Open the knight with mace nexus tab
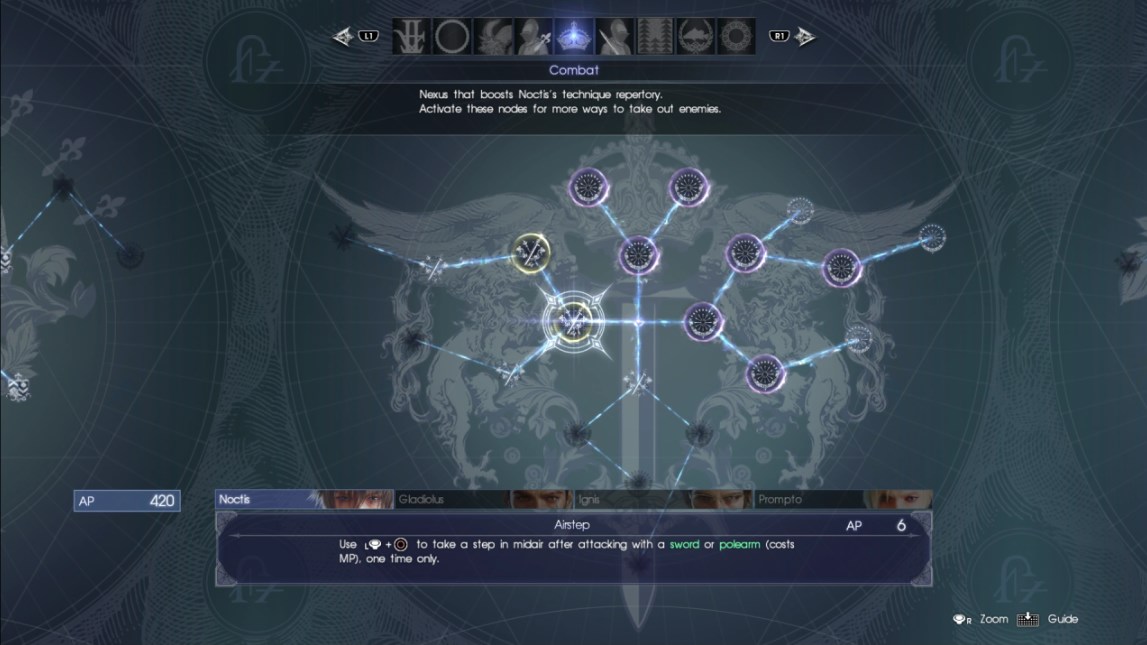This screenshot has width=1147, height=645. [533, 37]
